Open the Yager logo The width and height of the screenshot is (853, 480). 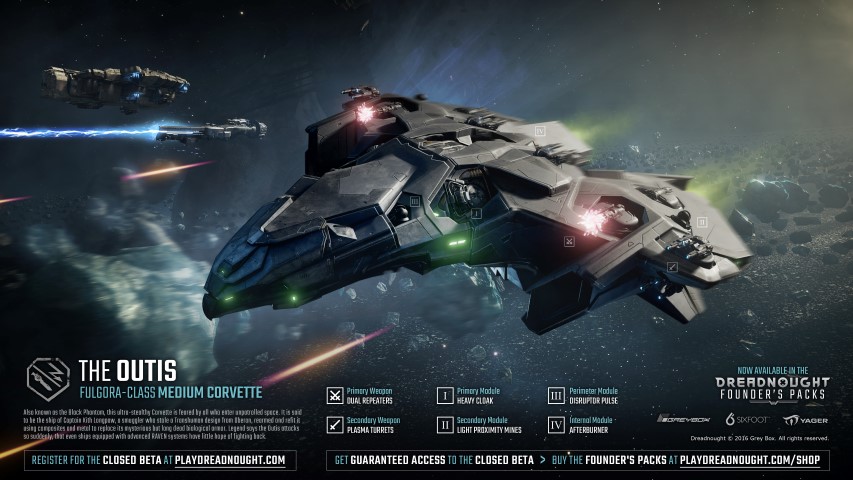coord(805,419)
